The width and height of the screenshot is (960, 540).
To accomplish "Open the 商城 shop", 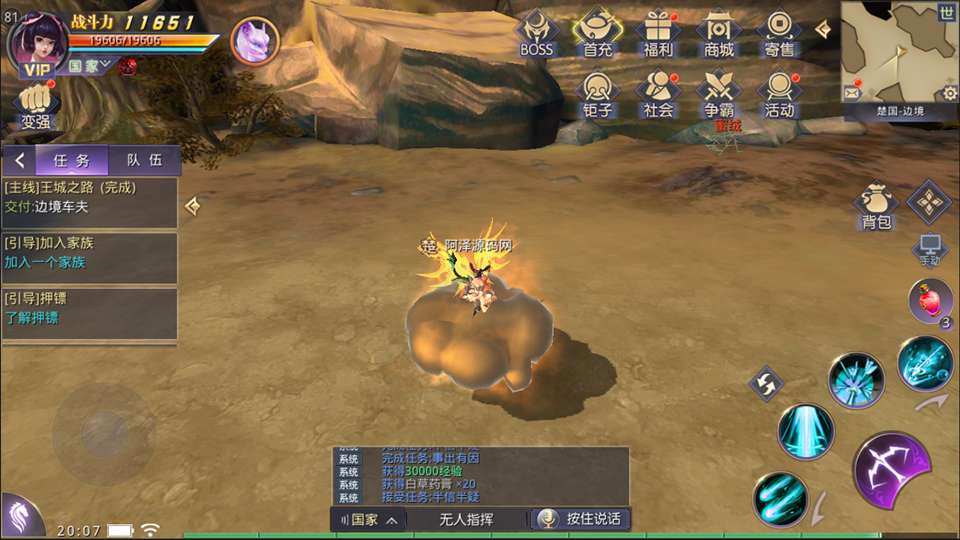I will click(x=718, y=32).
